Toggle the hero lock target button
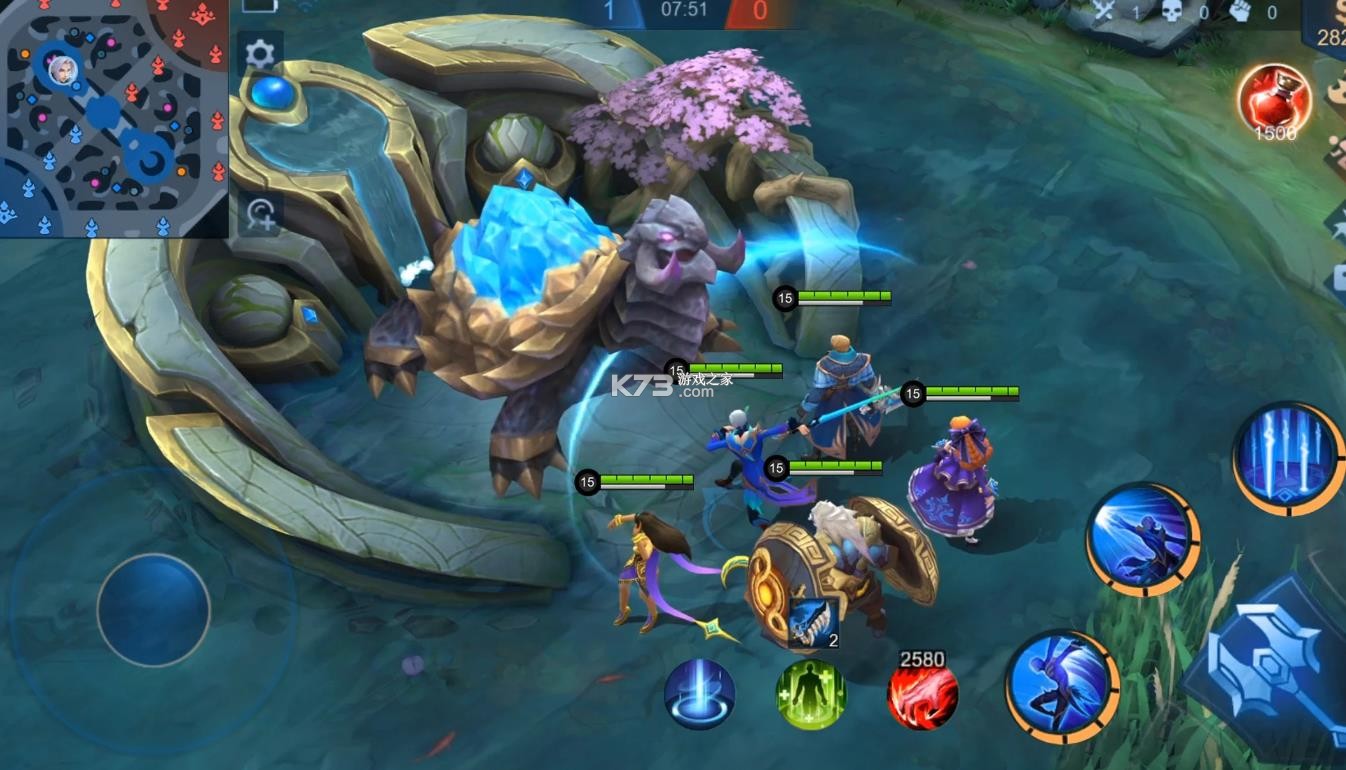The width and height of the screenshot is (1346, 770). point(262,212)
